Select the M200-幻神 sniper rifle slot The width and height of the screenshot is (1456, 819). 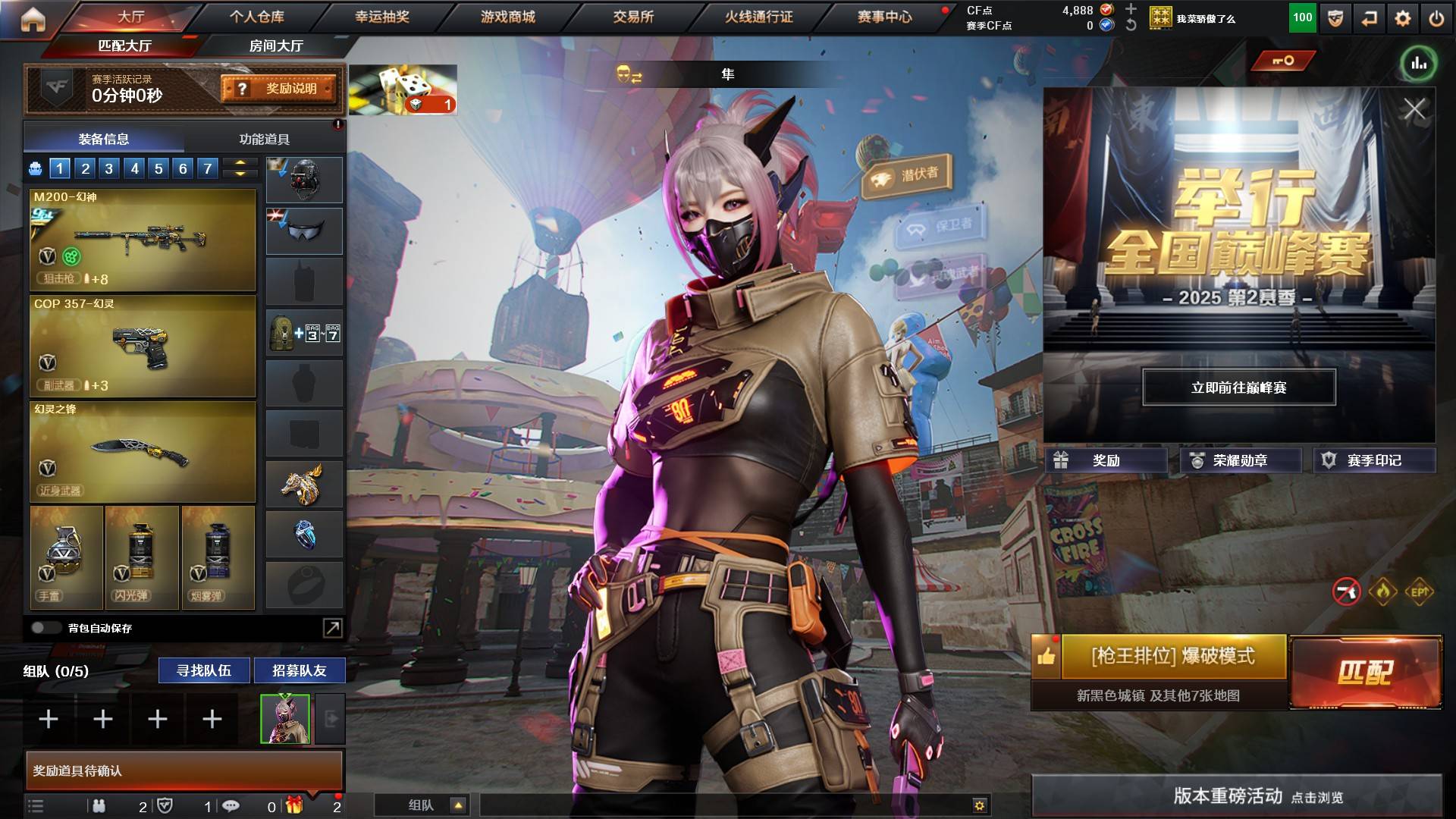click(x=143, y=240)
